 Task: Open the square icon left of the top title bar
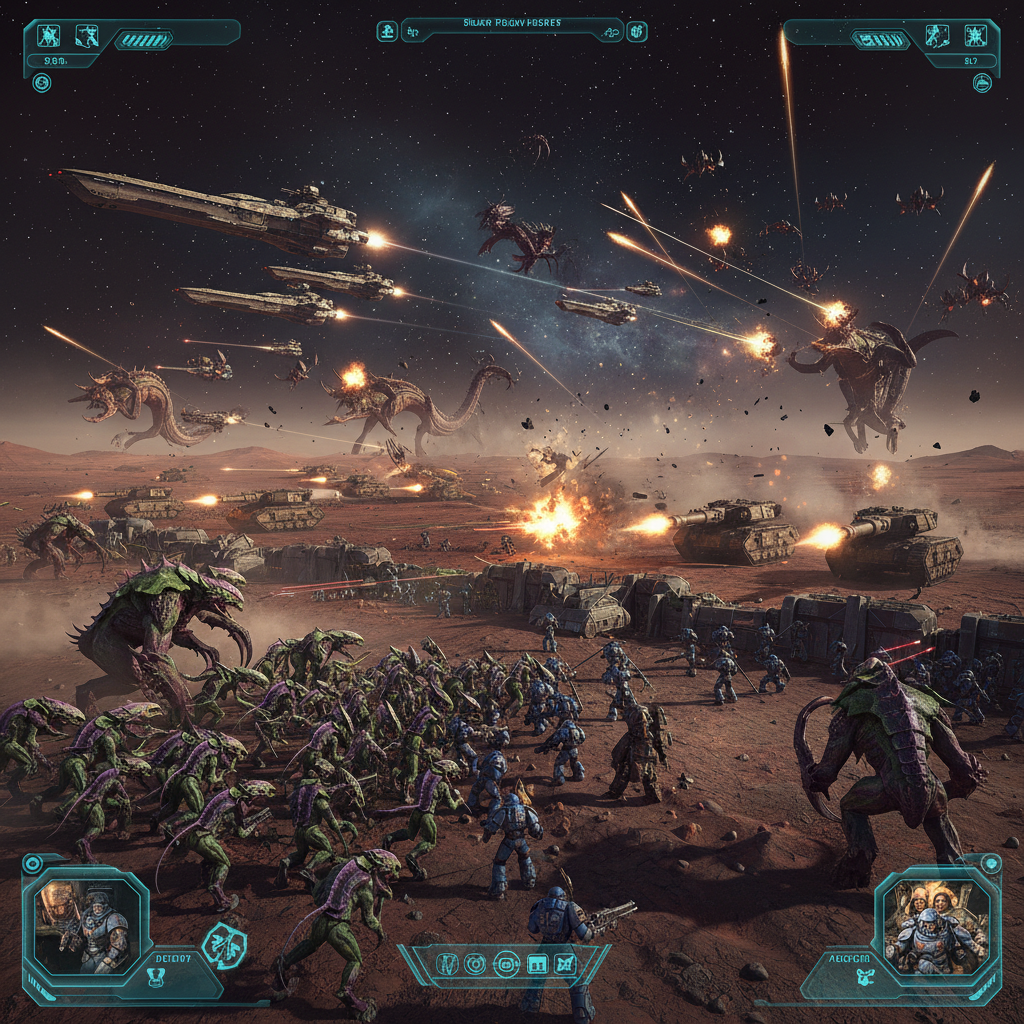point(387,31)
